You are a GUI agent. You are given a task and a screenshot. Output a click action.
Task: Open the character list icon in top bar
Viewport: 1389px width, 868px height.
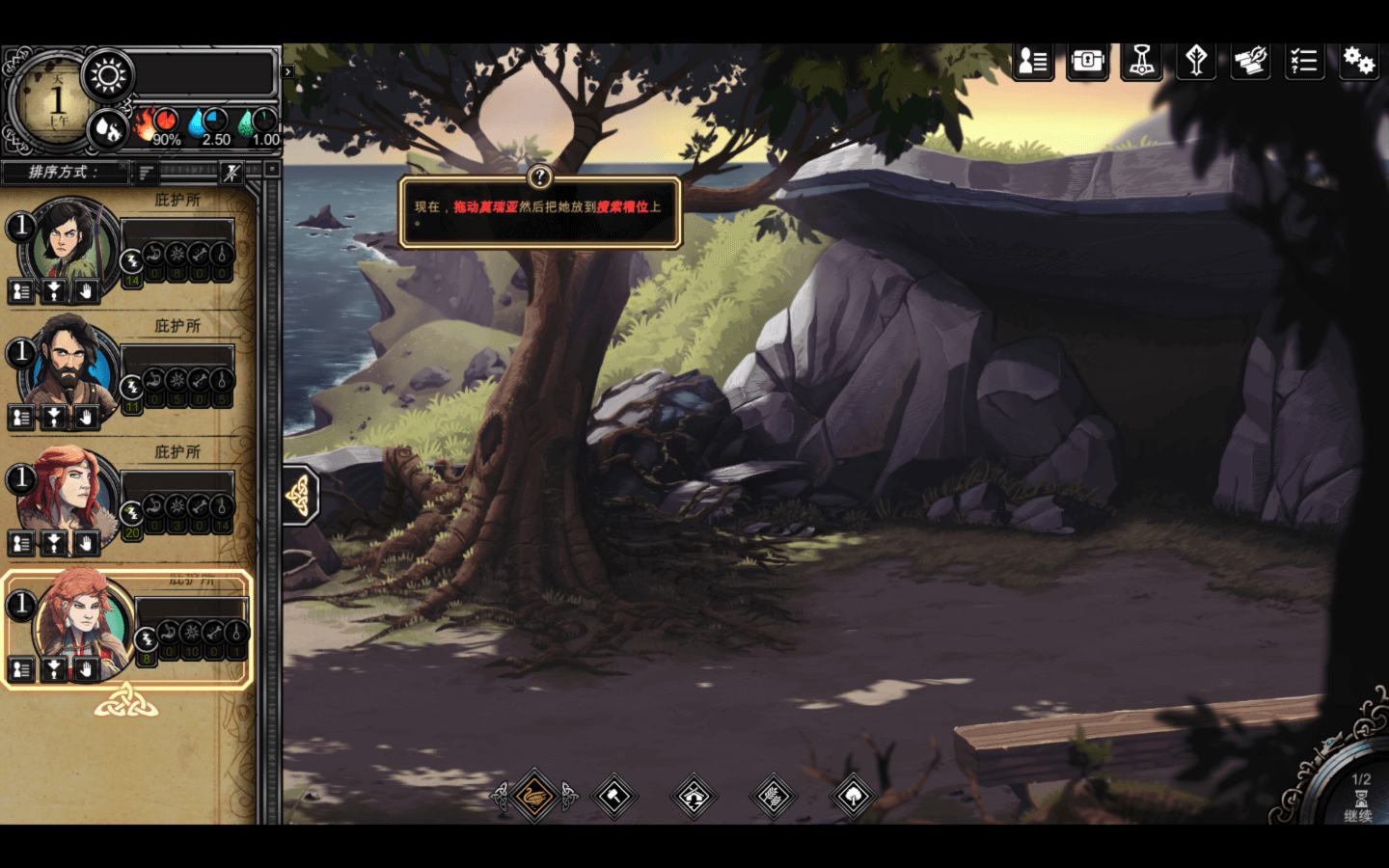pyautogui.click(x=1033, y=62)
